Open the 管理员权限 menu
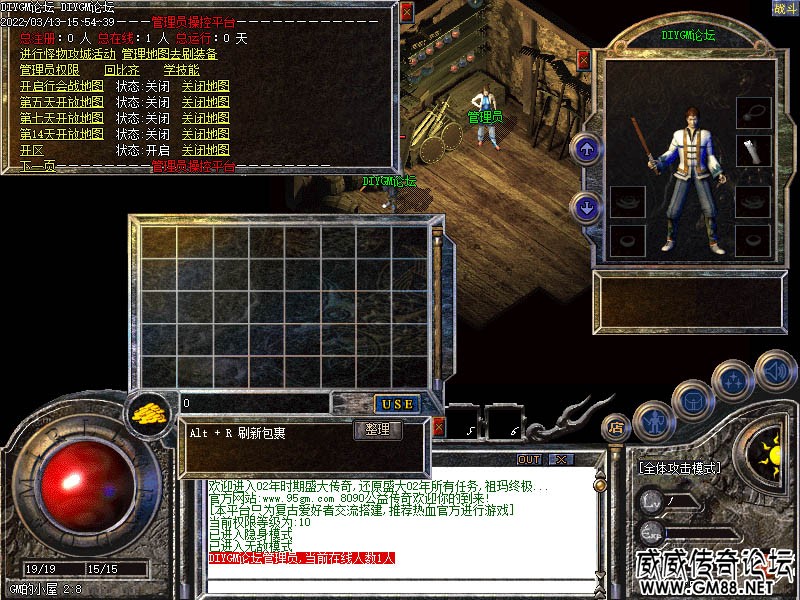 (49, 71)
